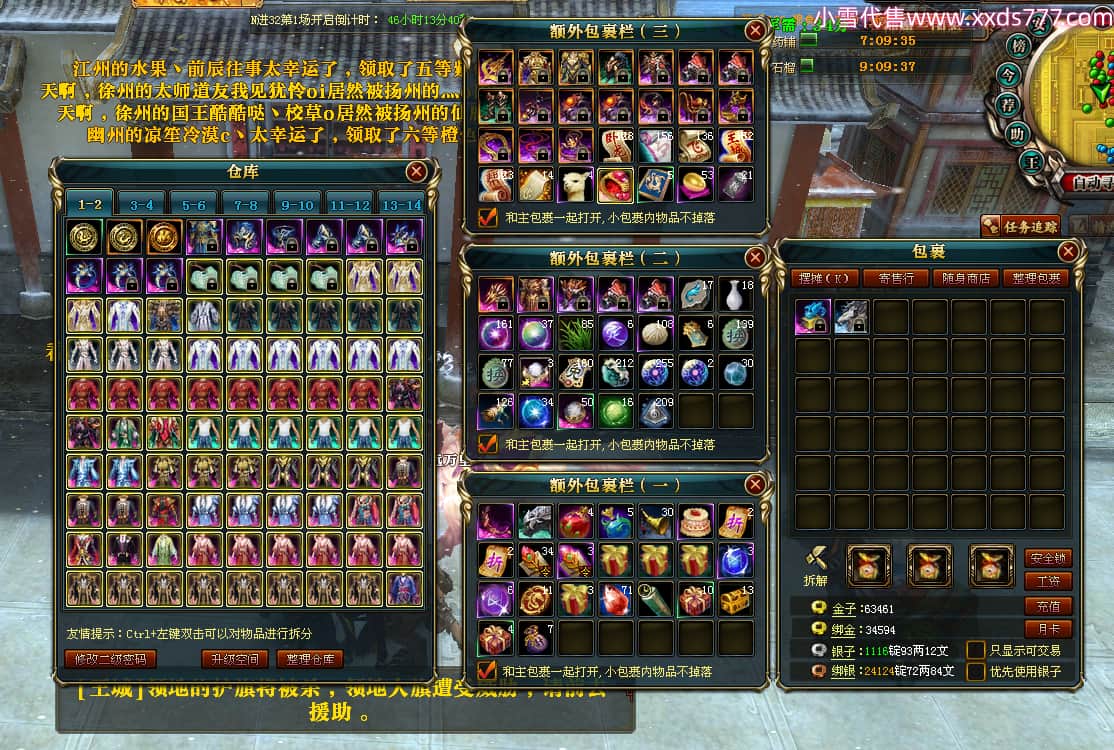Close the 额外包裹栏(三) window

(x=755, y=31)
